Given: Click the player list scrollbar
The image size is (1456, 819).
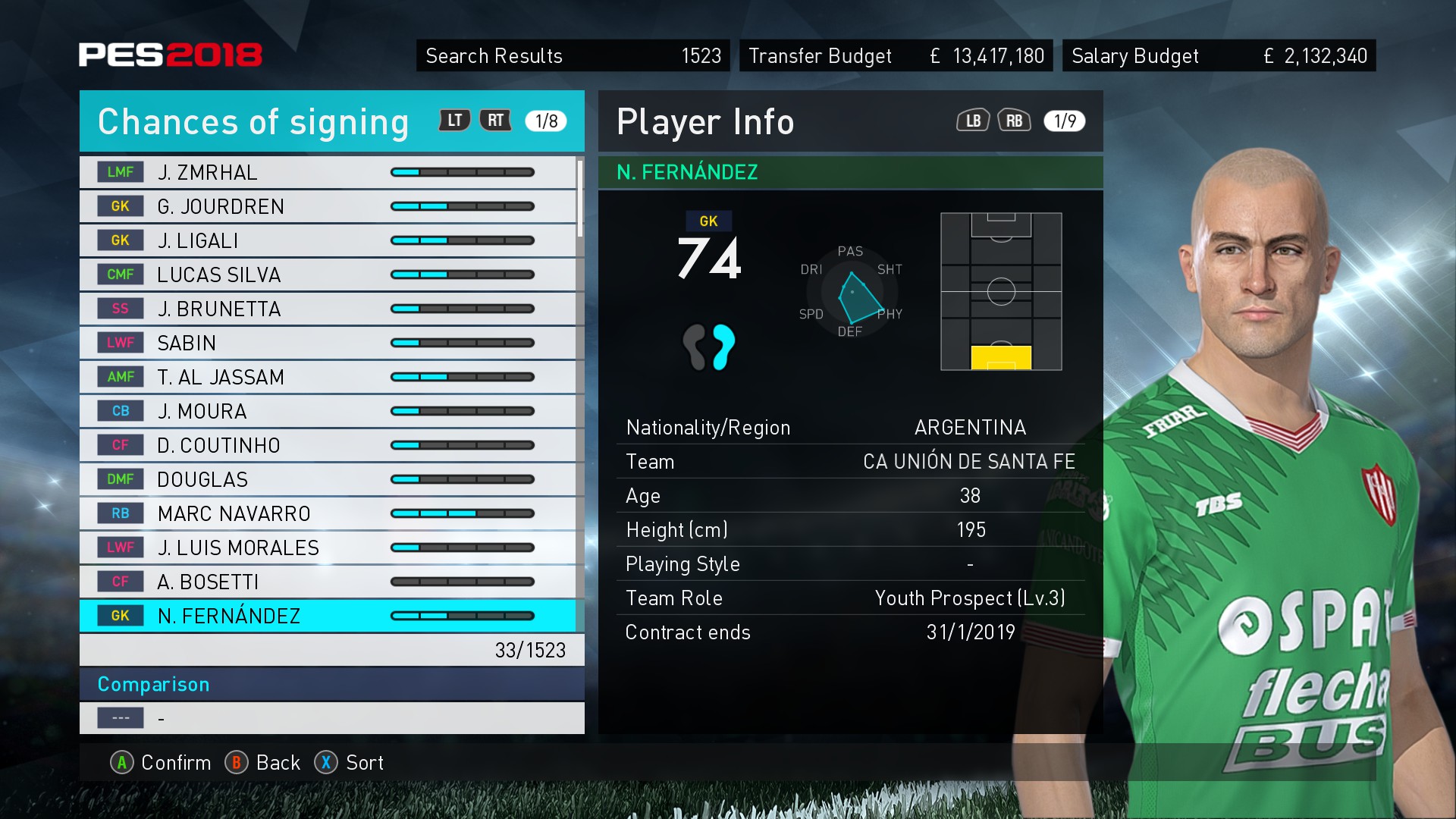Looking at the screenshot, I should point(580,199).
